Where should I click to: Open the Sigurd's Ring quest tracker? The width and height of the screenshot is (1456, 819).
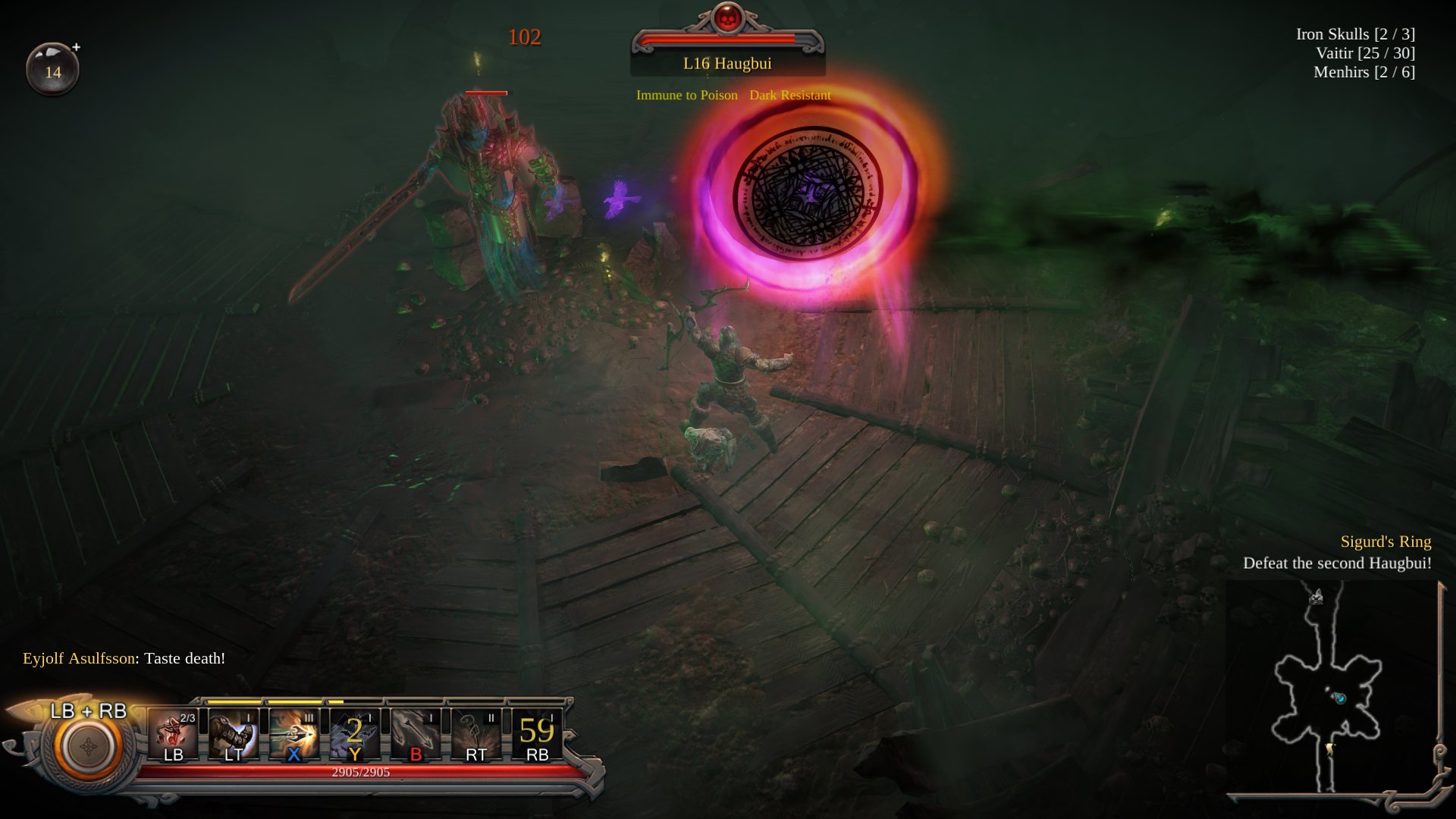coord(1385,541)
